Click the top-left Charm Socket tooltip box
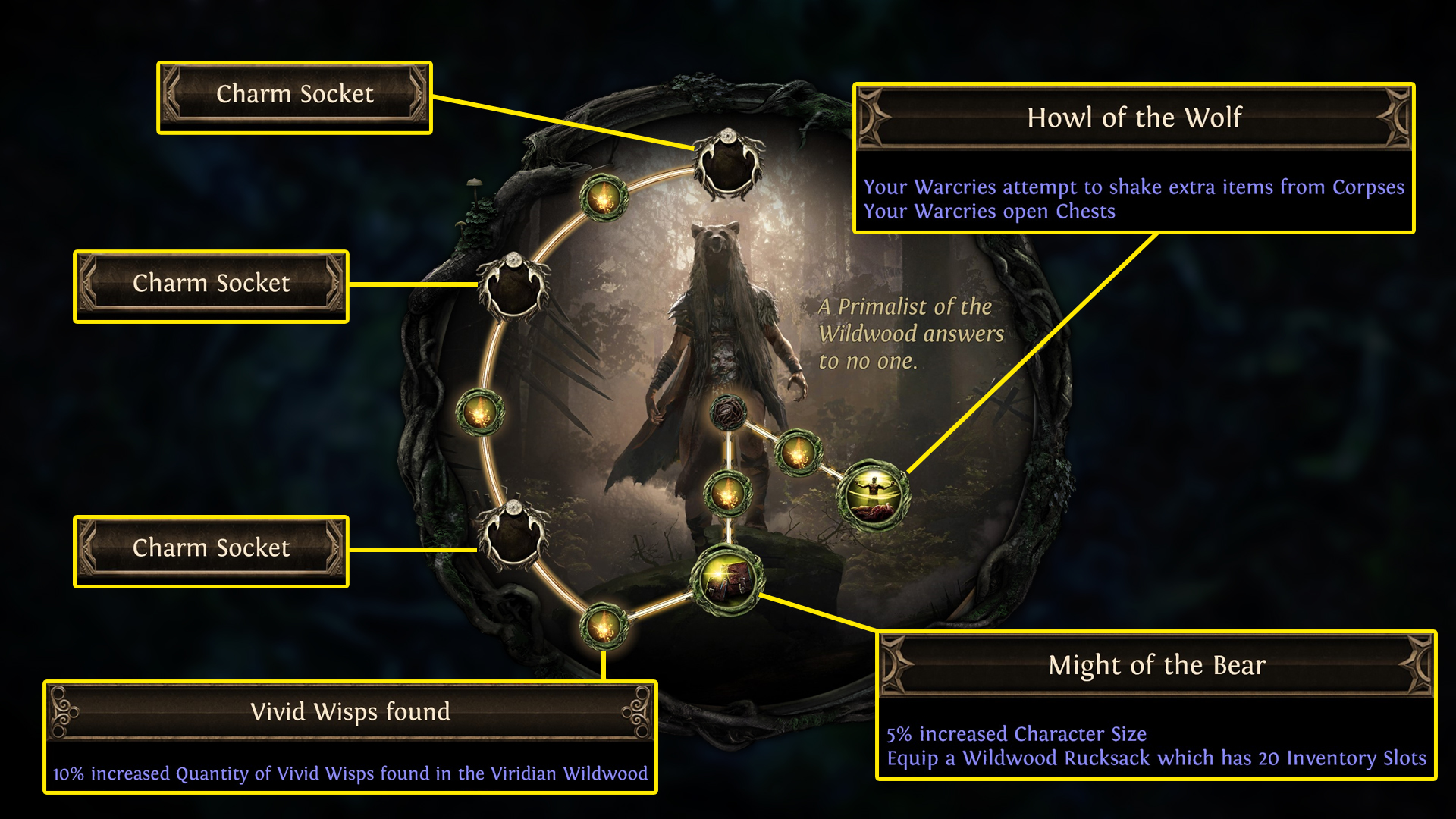1456x819 pixels. 294,94
